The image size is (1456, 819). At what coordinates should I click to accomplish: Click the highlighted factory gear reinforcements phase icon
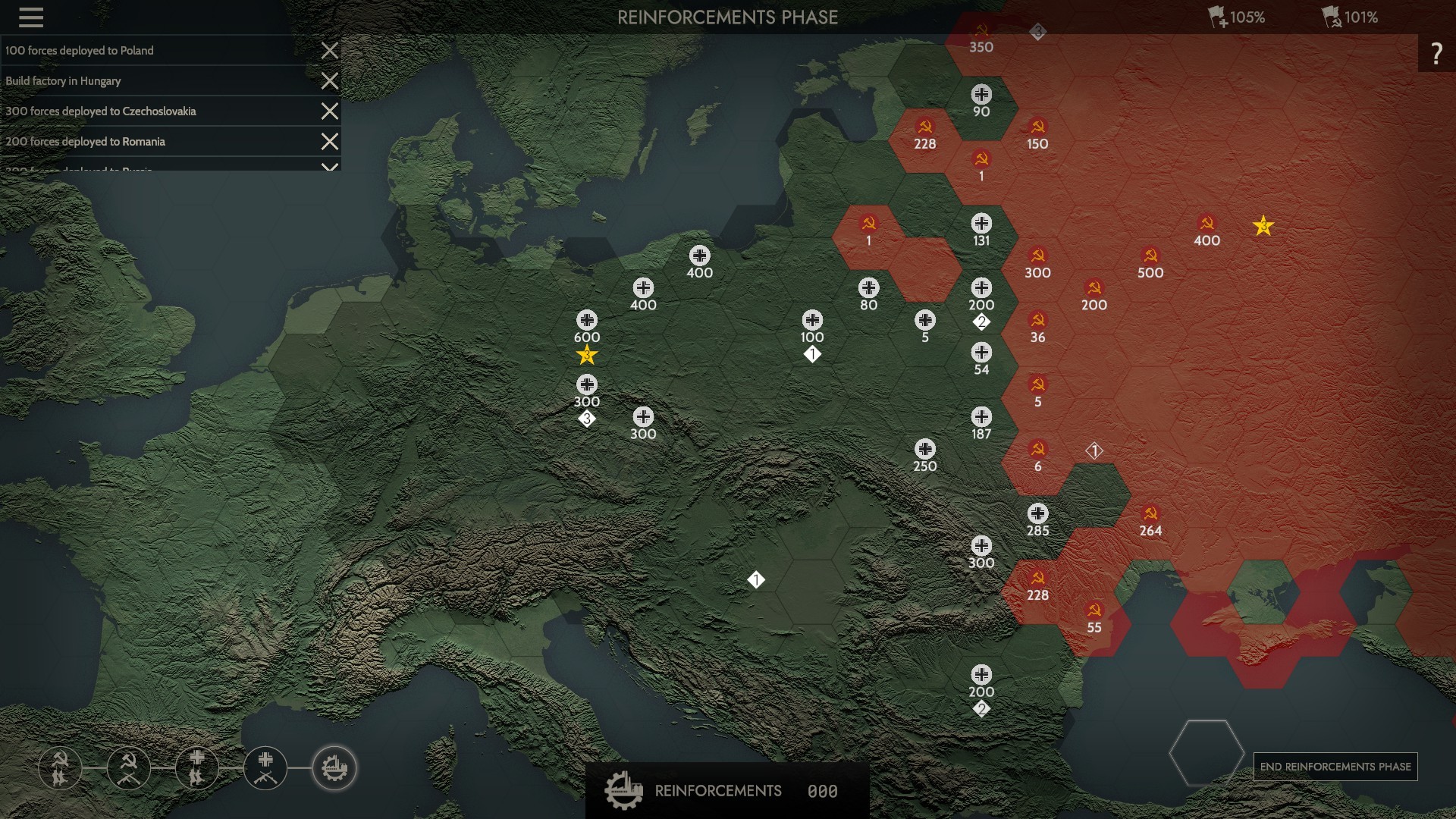click(334, 768)
